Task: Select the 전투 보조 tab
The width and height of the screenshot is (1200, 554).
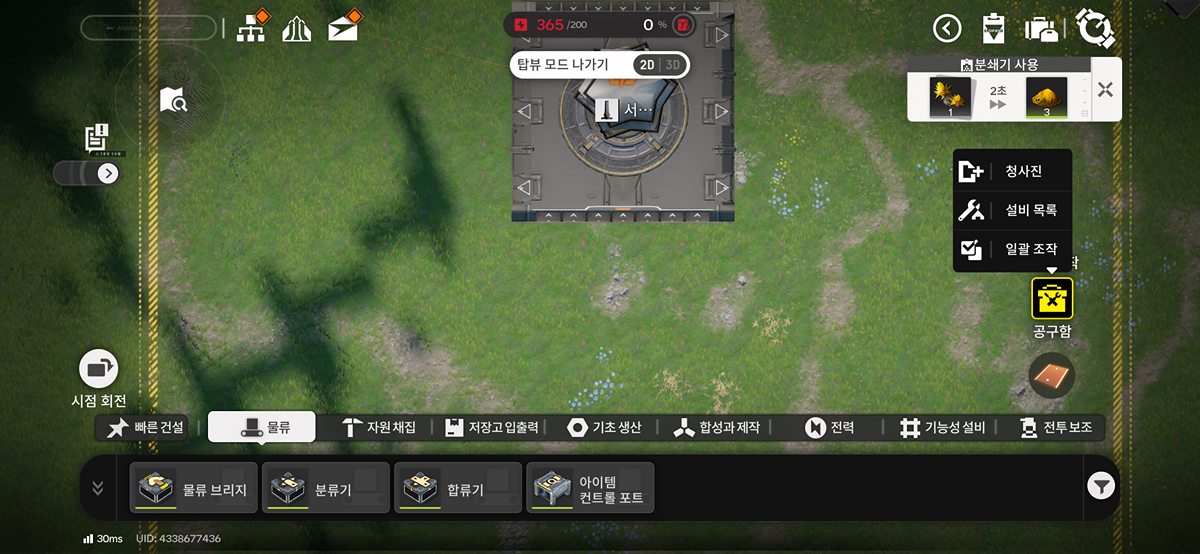Action: (x=1056, y=427)
